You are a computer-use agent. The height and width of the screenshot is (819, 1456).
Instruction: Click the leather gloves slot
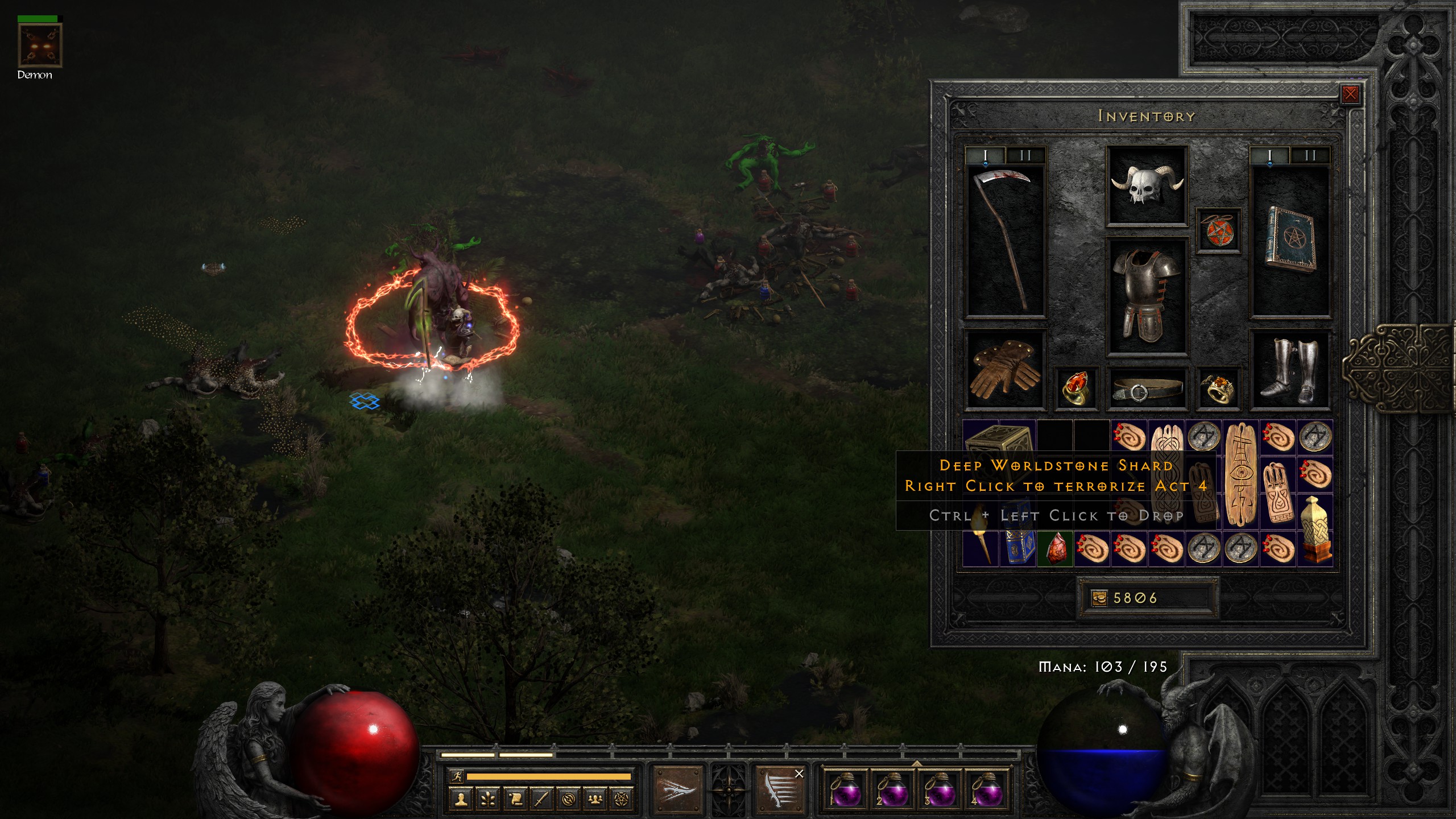[1006, 370]
